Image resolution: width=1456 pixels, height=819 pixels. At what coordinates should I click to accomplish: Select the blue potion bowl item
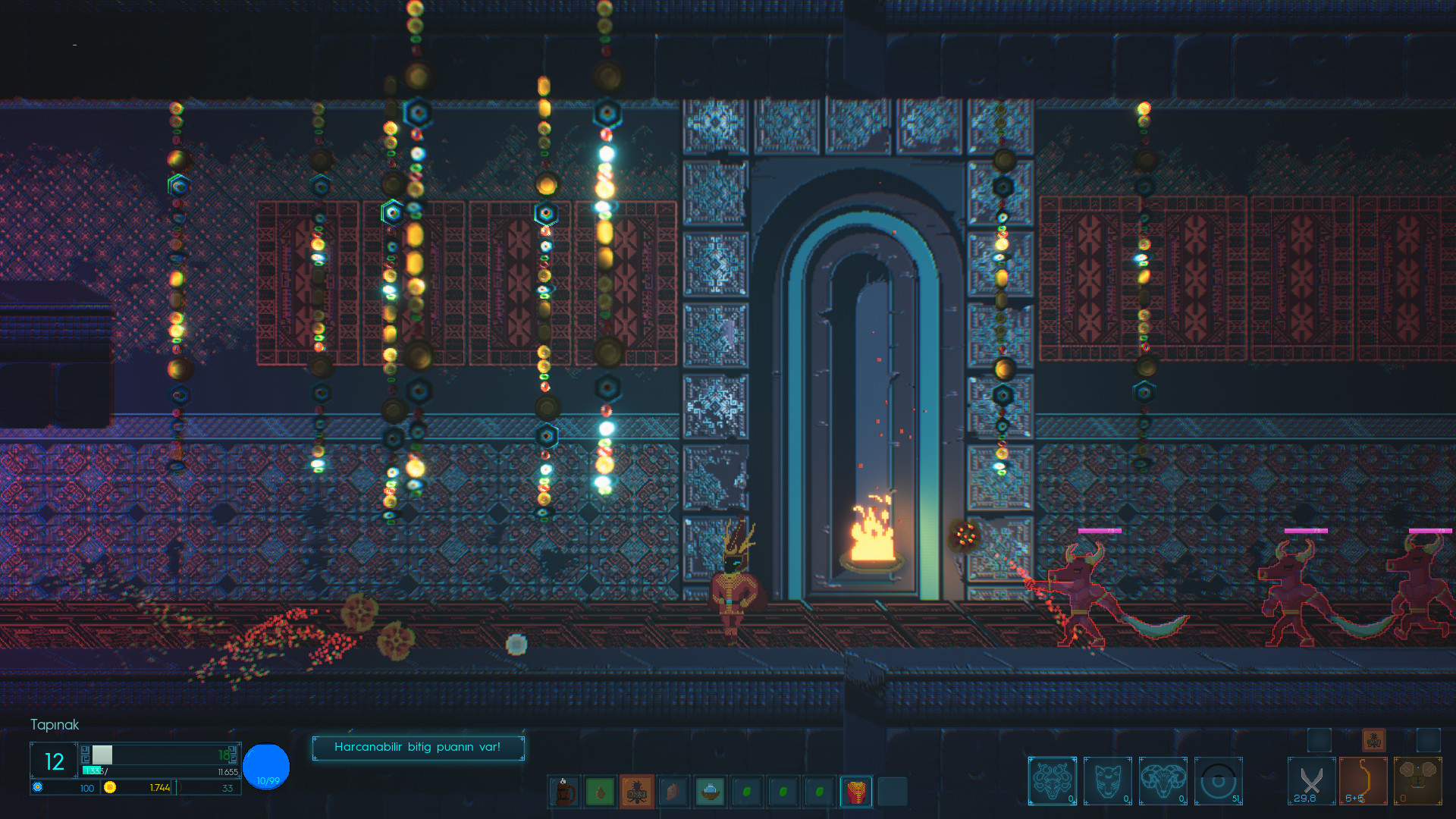click(710, 791)
